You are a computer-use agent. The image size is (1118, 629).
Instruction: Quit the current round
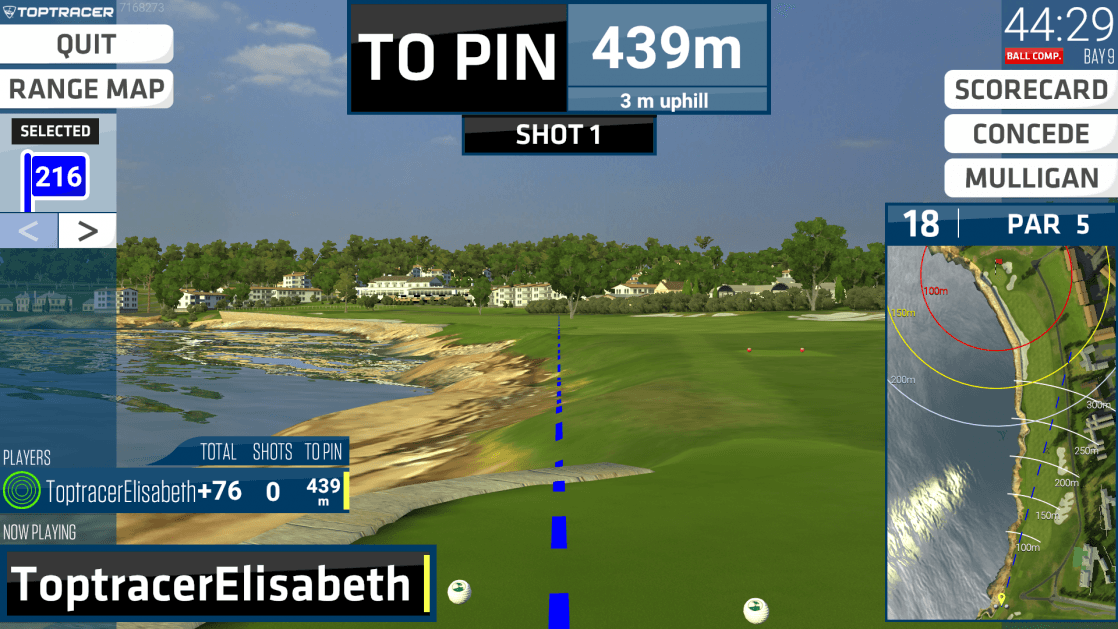click(x=86, y=44)
